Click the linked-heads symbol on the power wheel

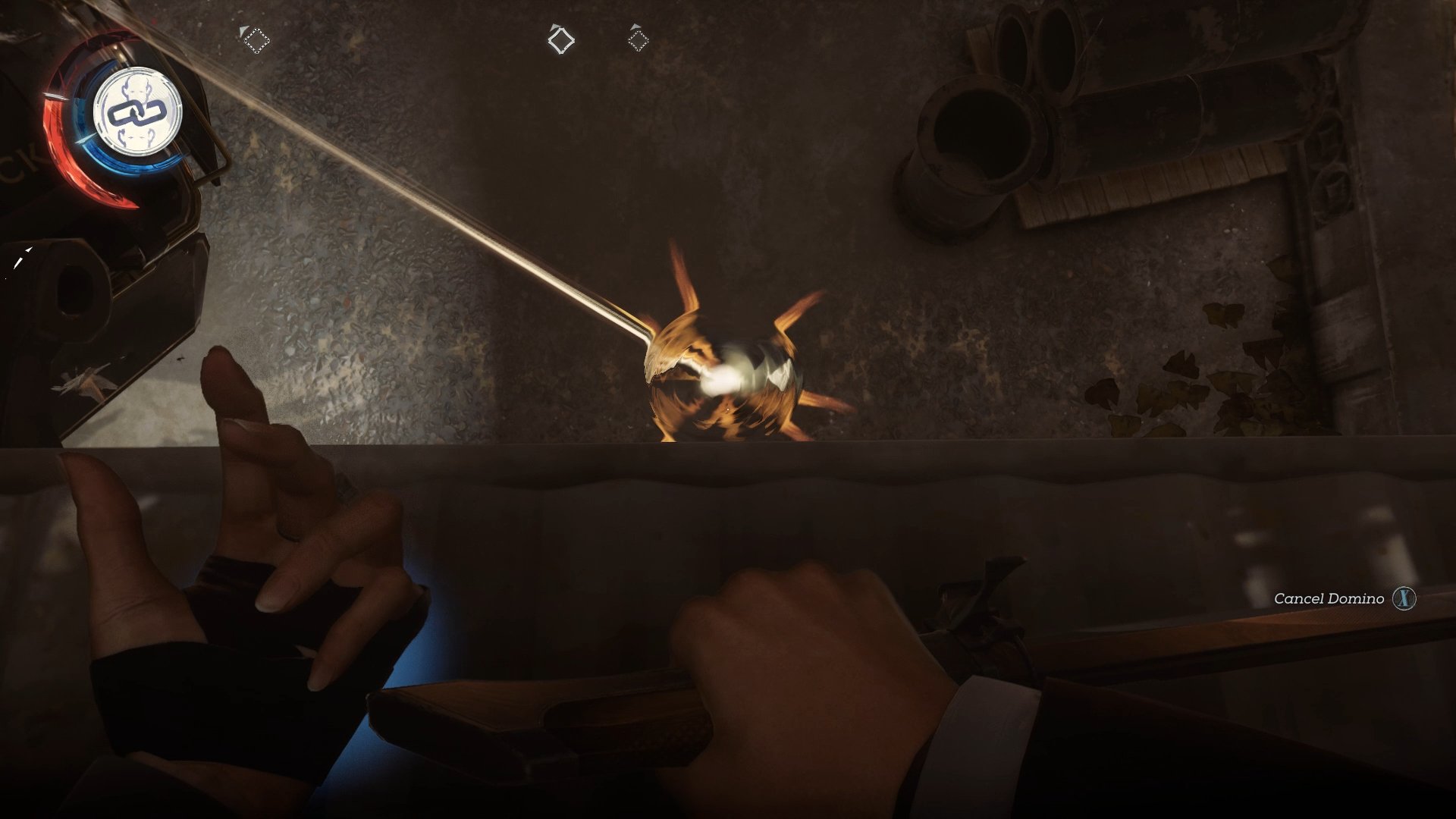tap(136, 114)
